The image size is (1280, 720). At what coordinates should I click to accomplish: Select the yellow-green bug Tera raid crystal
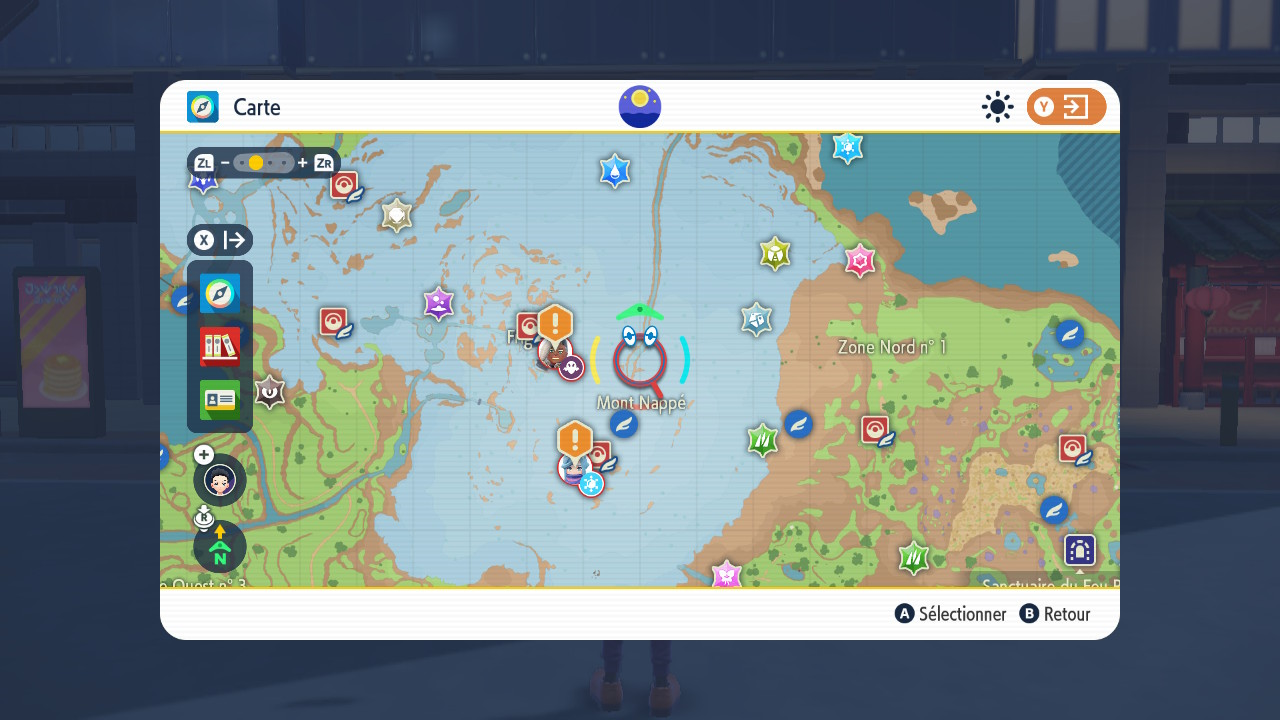pos(775,254)
